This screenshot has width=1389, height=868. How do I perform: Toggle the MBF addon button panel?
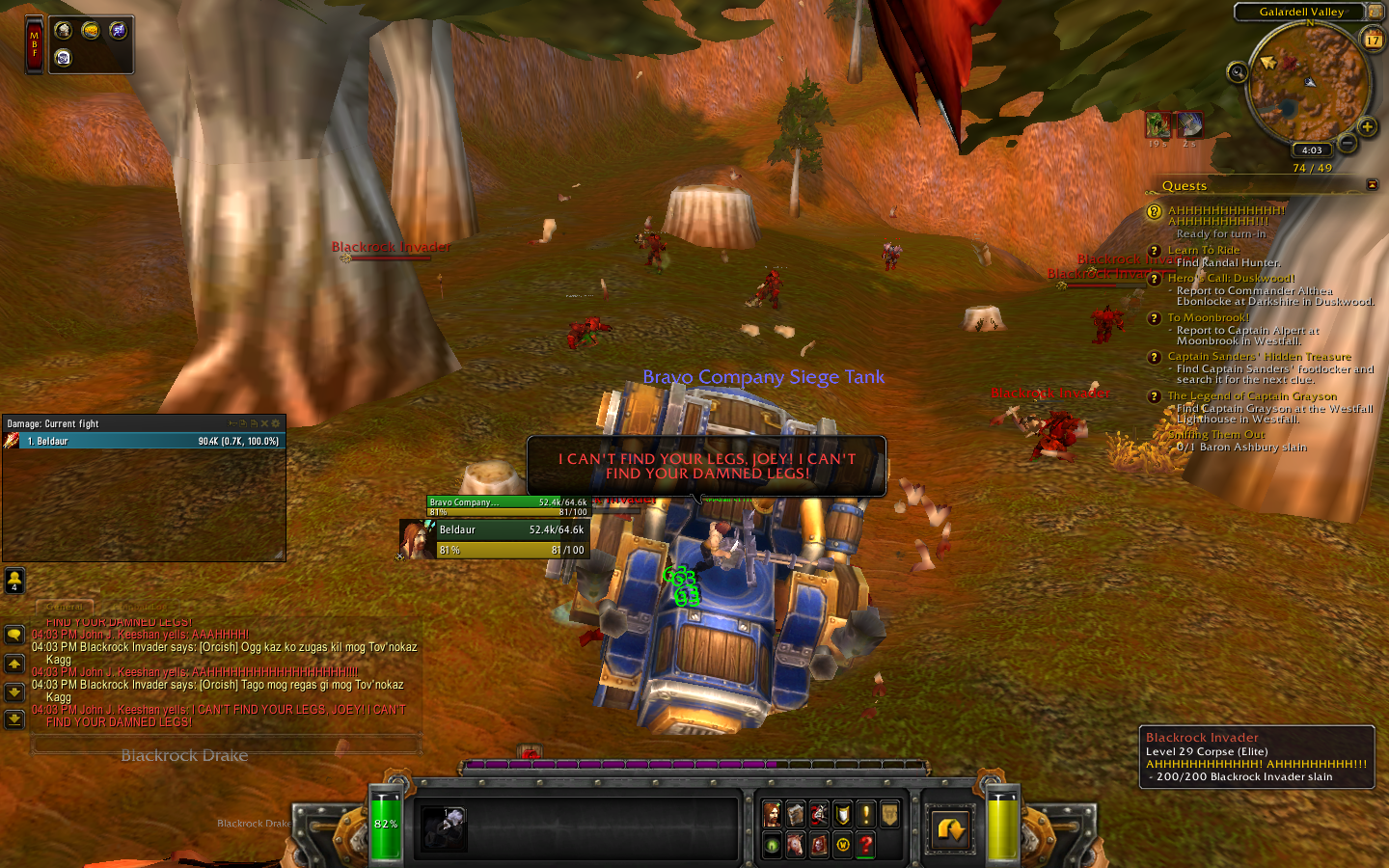click(35, 43)
